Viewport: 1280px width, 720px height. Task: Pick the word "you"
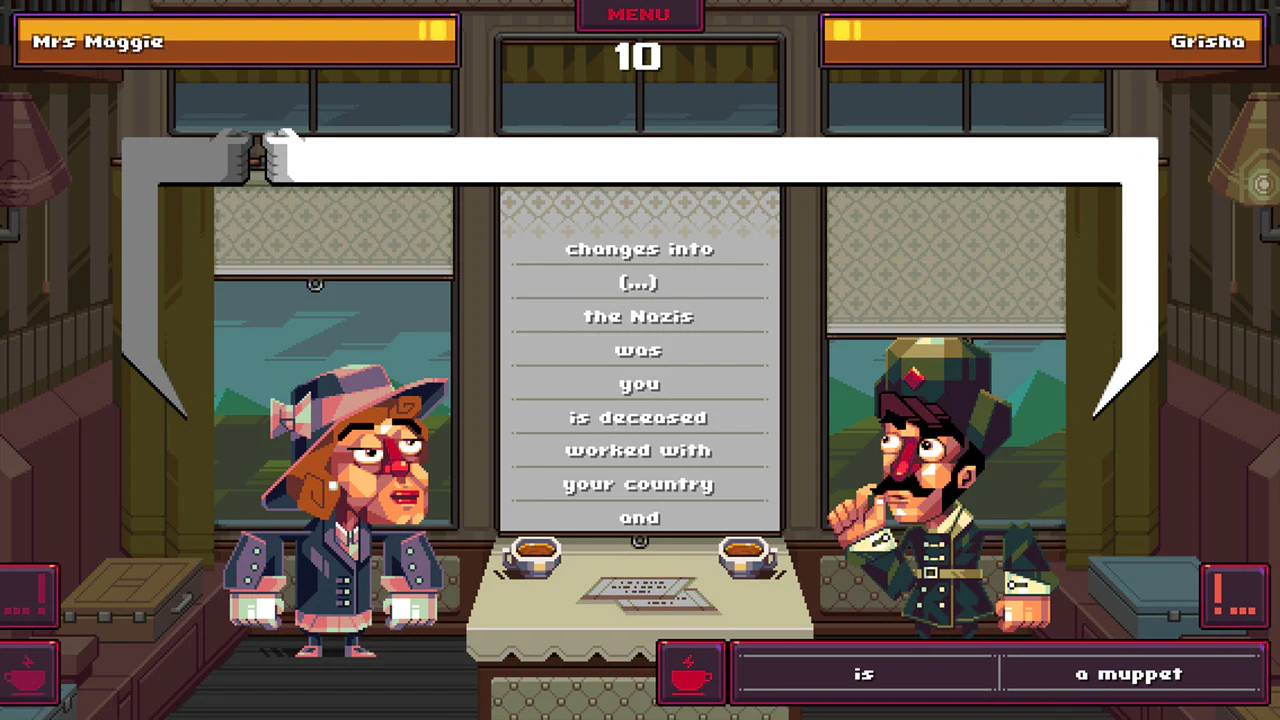639,383
